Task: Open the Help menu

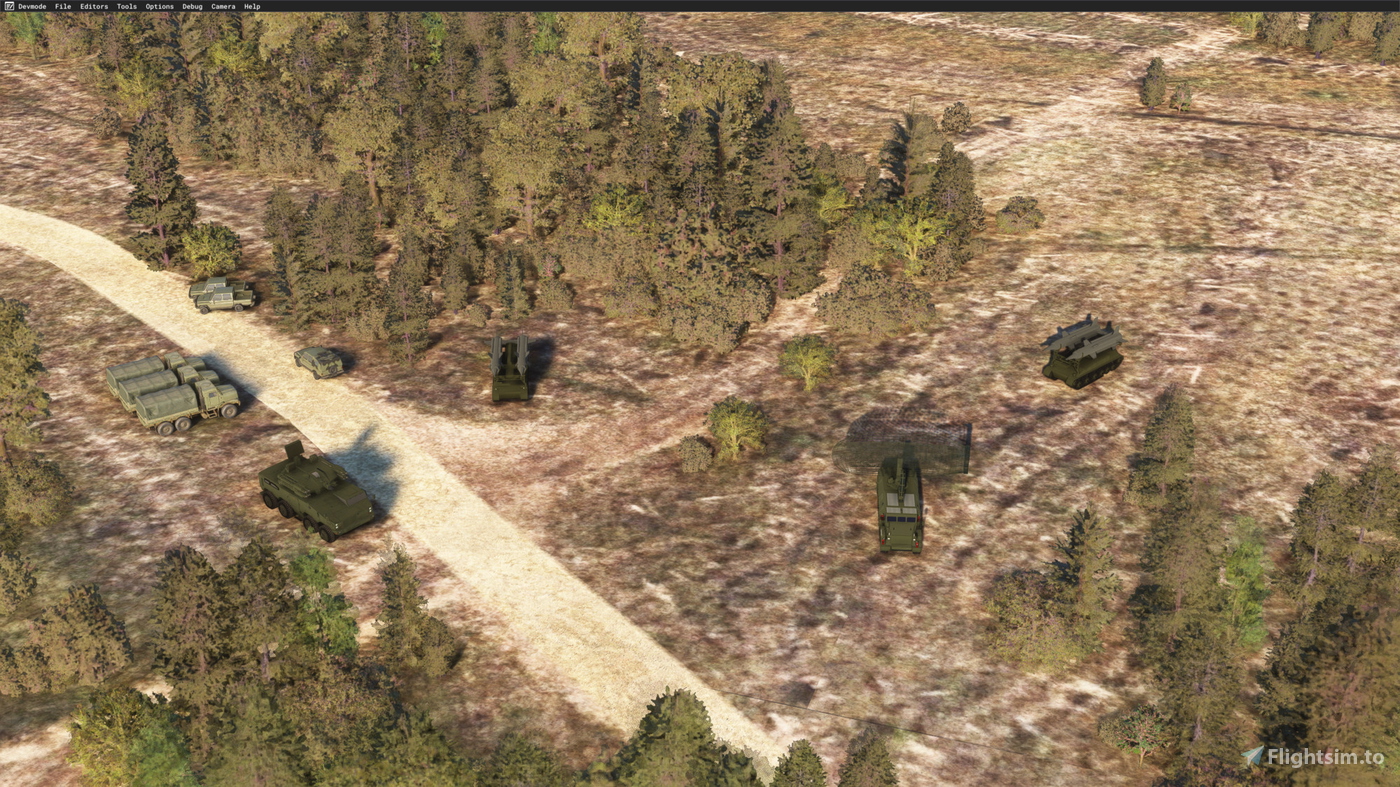Action: pos(250,5)
